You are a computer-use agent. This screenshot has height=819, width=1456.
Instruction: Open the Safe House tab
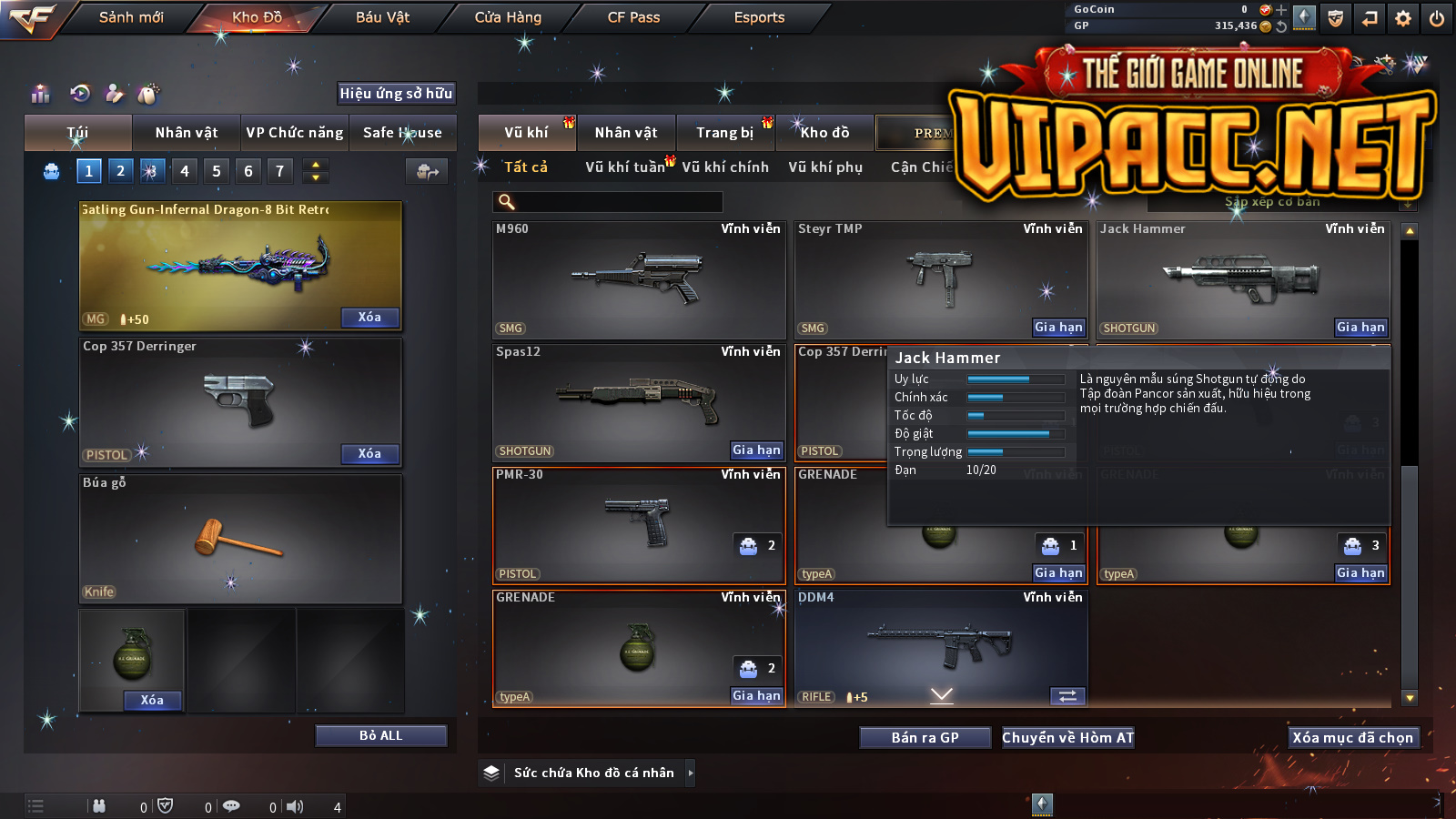tap(402, 133)
